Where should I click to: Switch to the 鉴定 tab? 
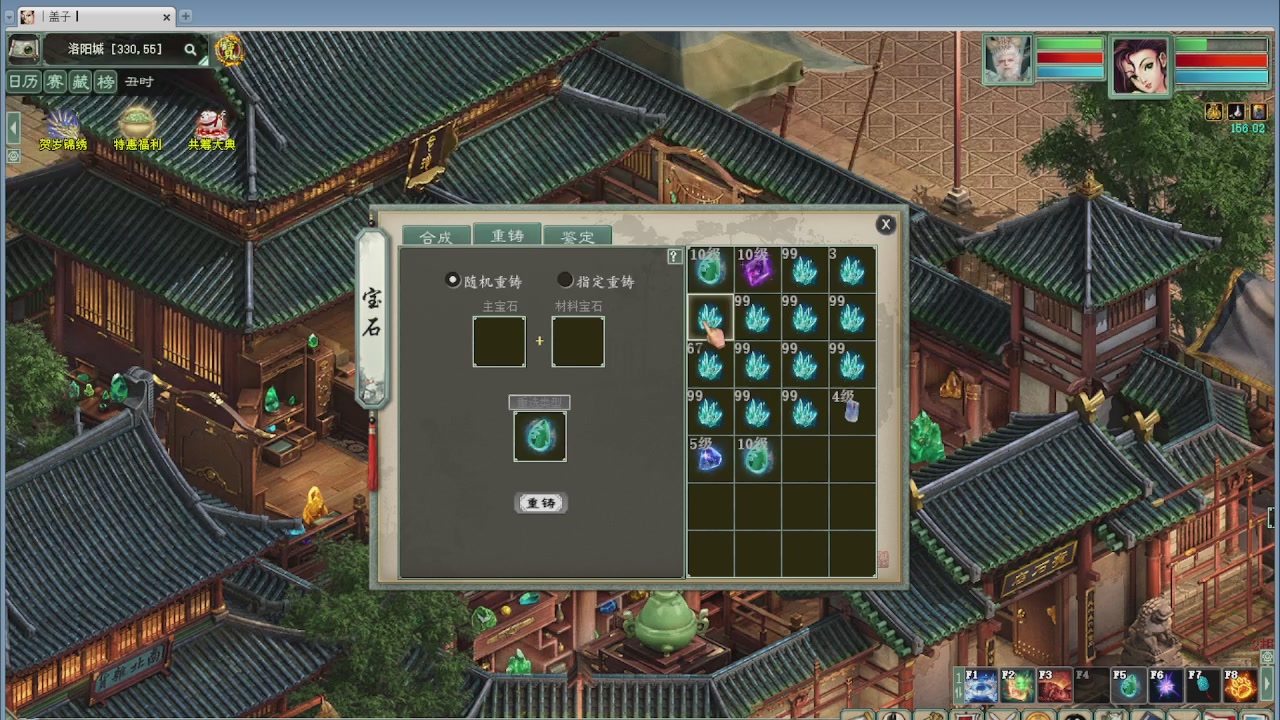(578, 236)
